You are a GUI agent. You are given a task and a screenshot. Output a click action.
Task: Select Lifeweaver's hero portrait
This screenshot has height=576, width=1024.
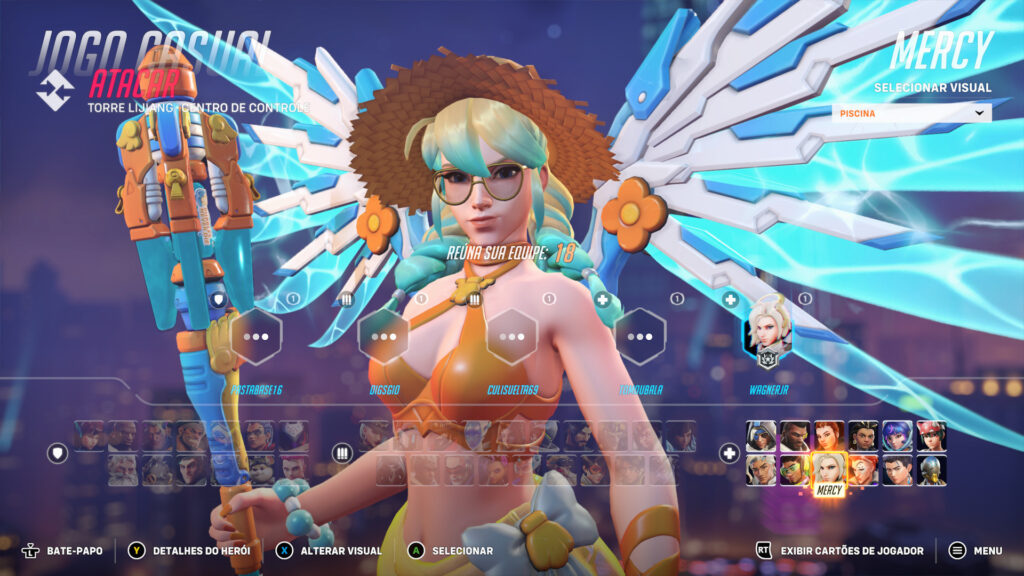click(x=762, y=469)
